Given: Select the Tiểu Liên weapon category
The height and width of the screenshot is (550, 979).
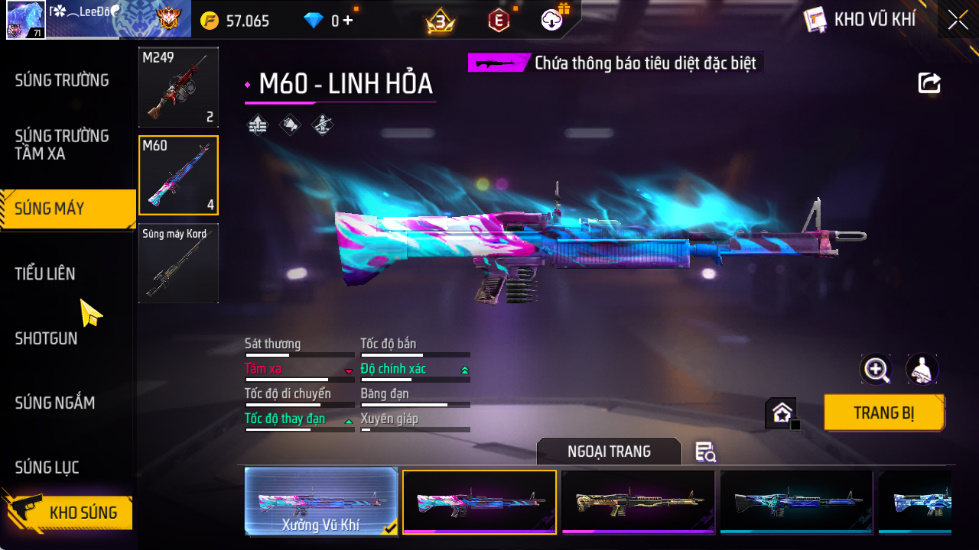Looking at the screenshot, I should (x=46, y=273).
